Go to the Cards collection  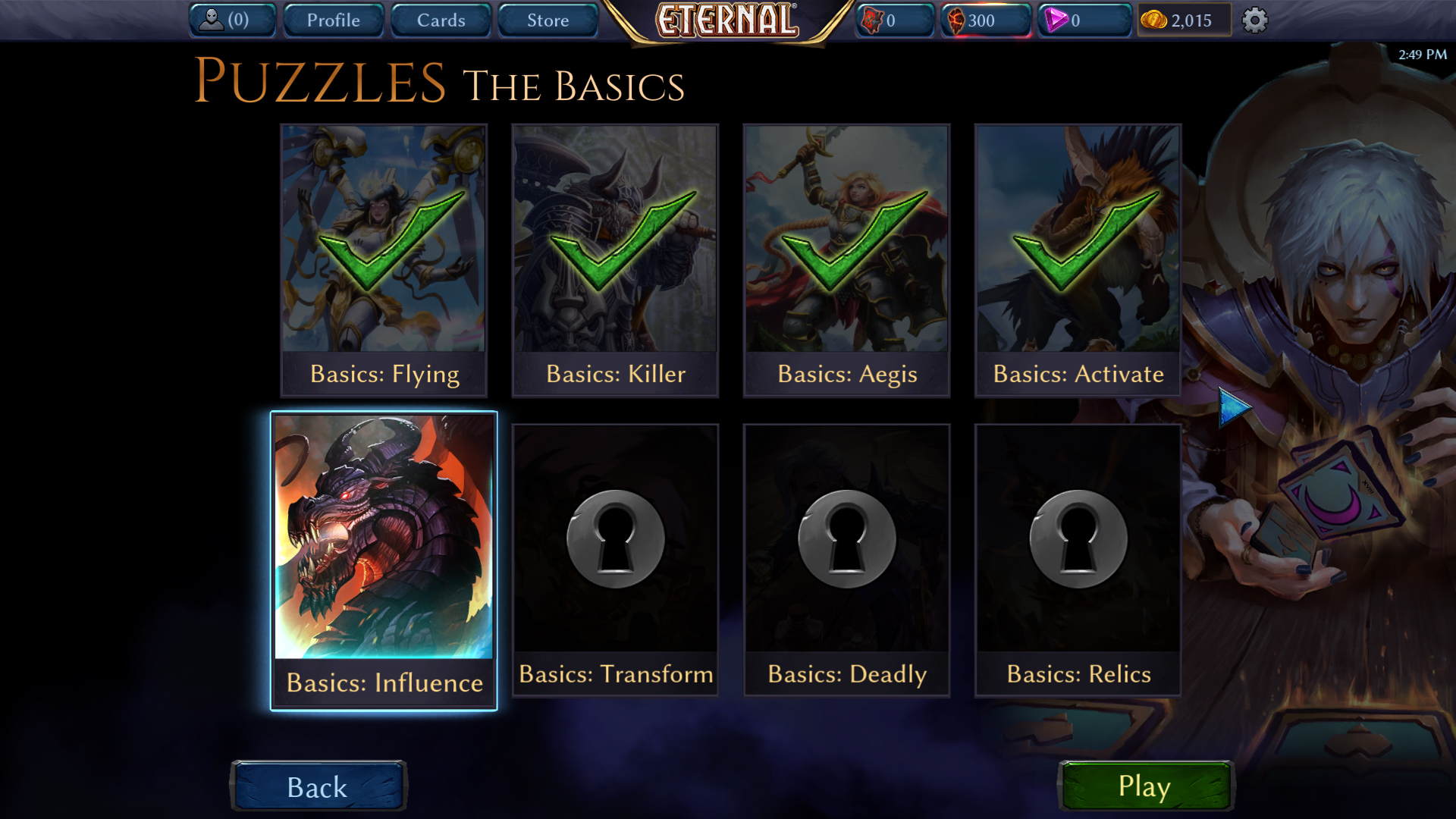[441, 20]
